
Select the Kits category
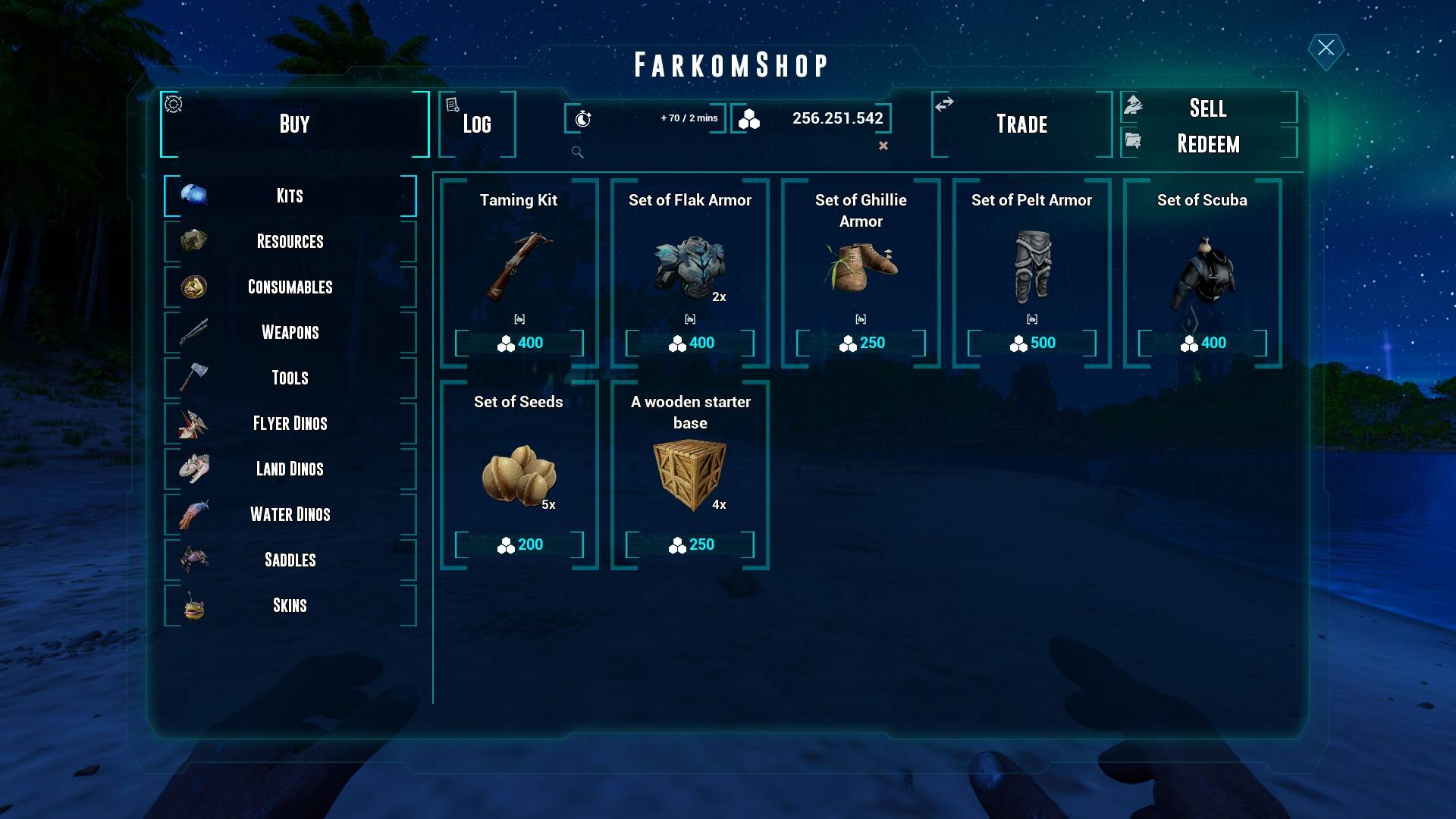pos(290,196)
